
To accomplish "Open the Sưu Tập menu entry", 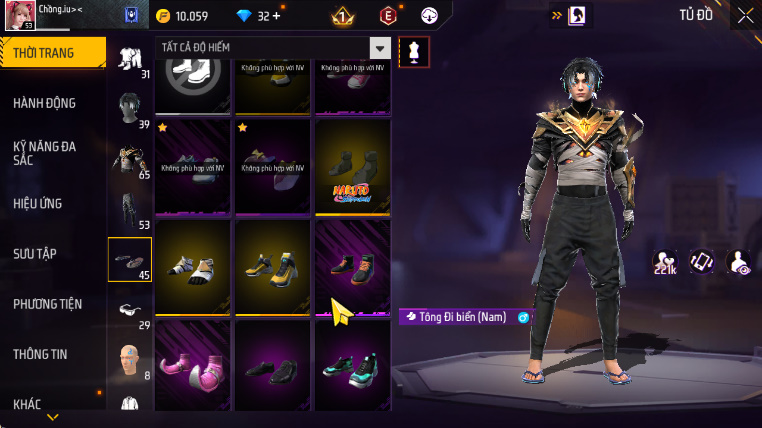I will point(36,254).
